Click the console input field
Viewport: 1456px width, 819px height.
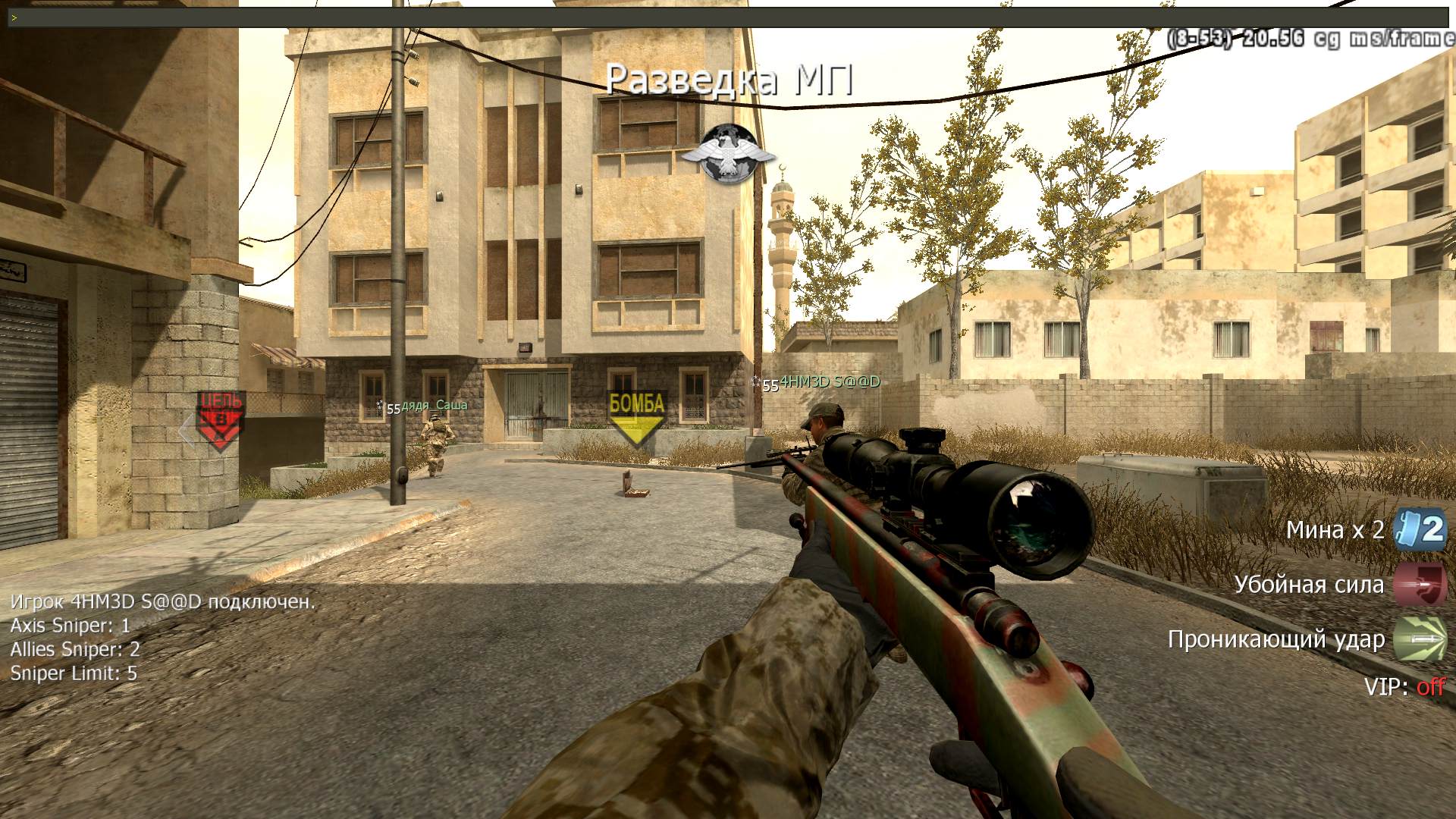click(x=728, y=17)
